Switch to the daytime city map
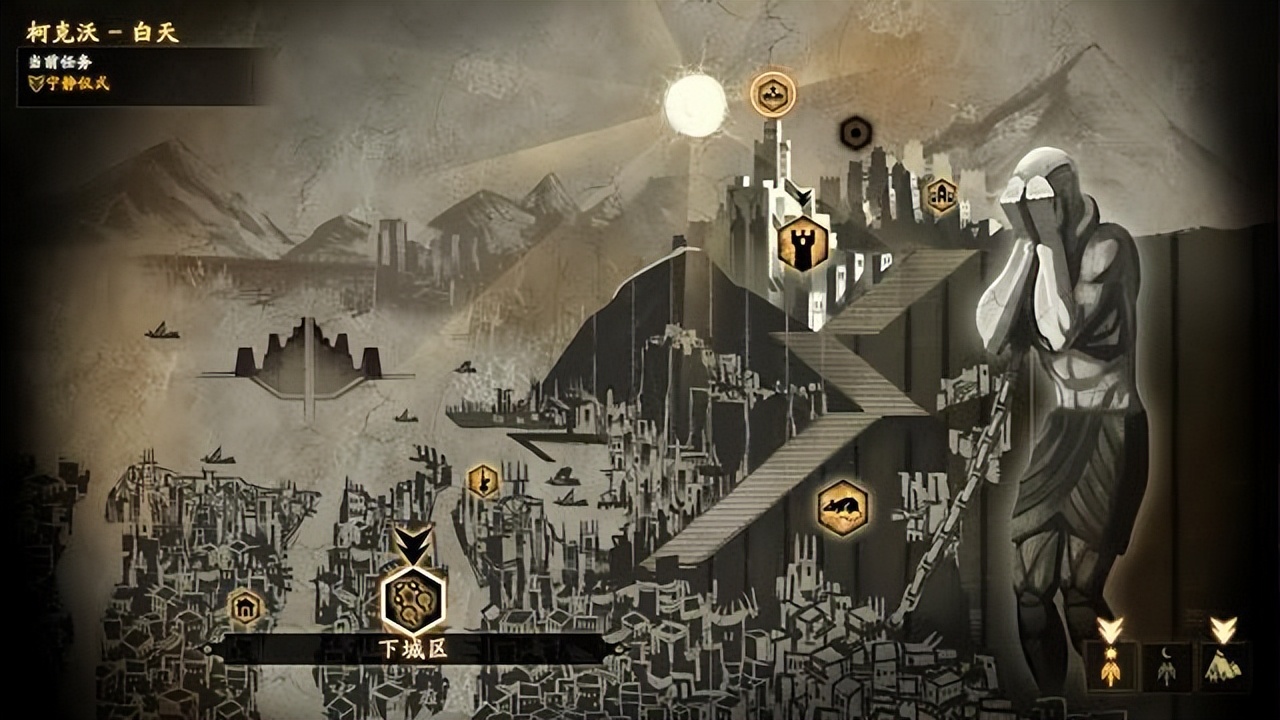The height and width of the screenshot is (720, 1280). 1110,666
